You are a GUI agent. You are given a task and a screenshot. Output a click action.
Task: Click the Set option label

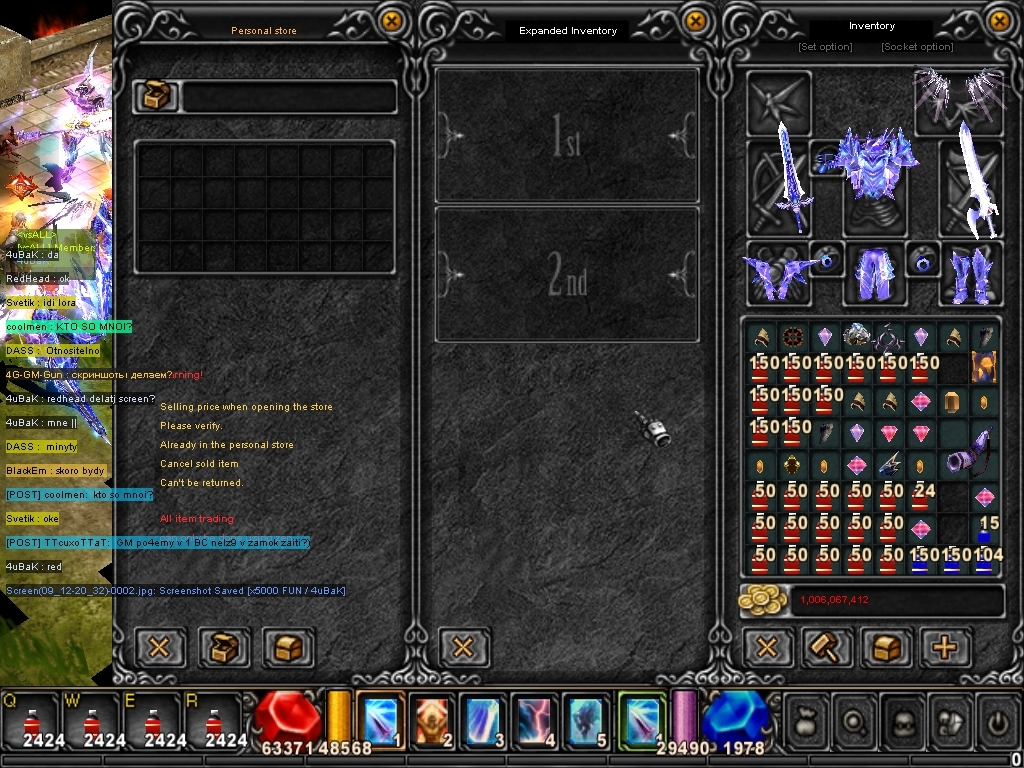(825, 47)
